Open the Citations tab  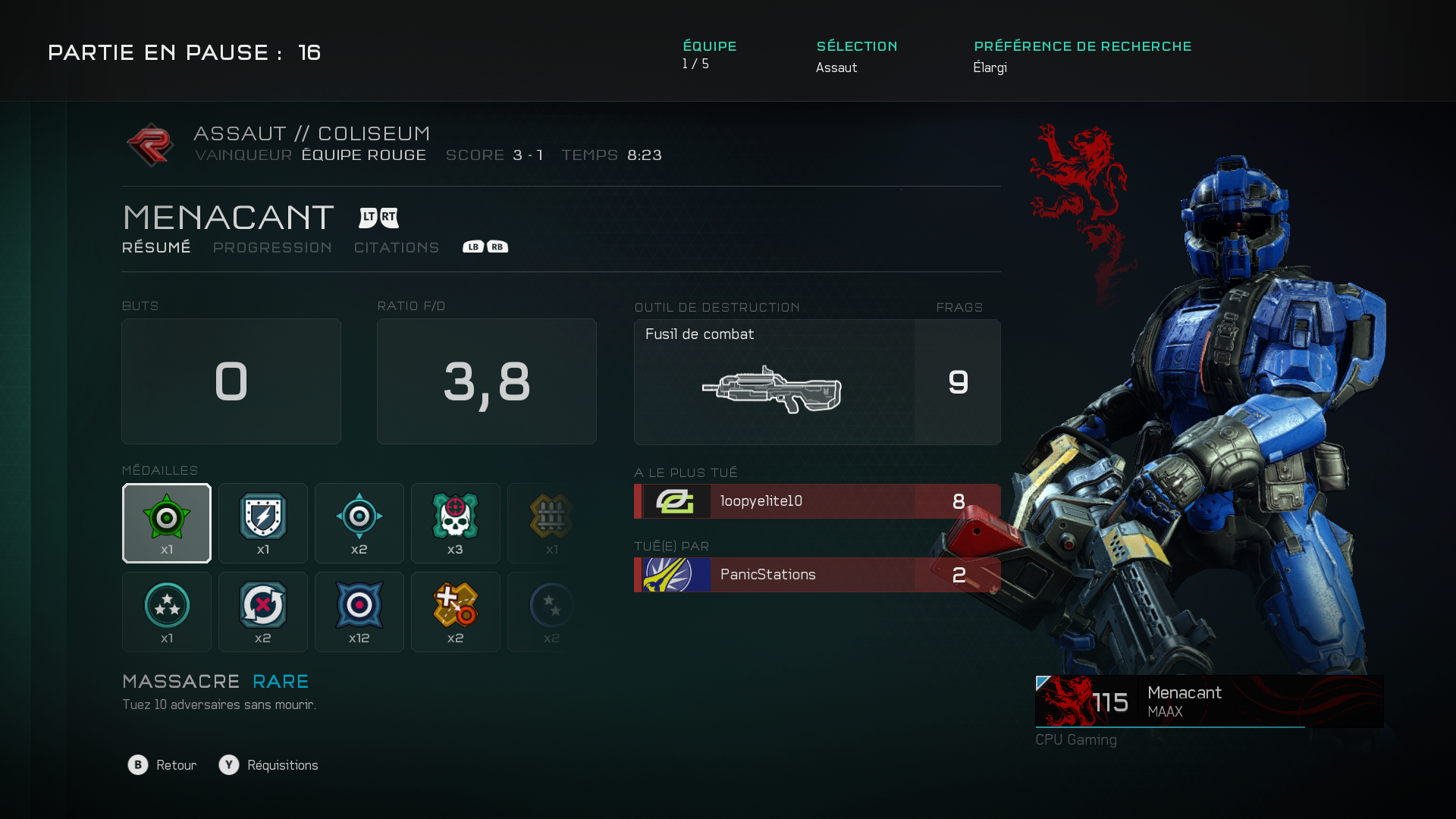point(397,248)
